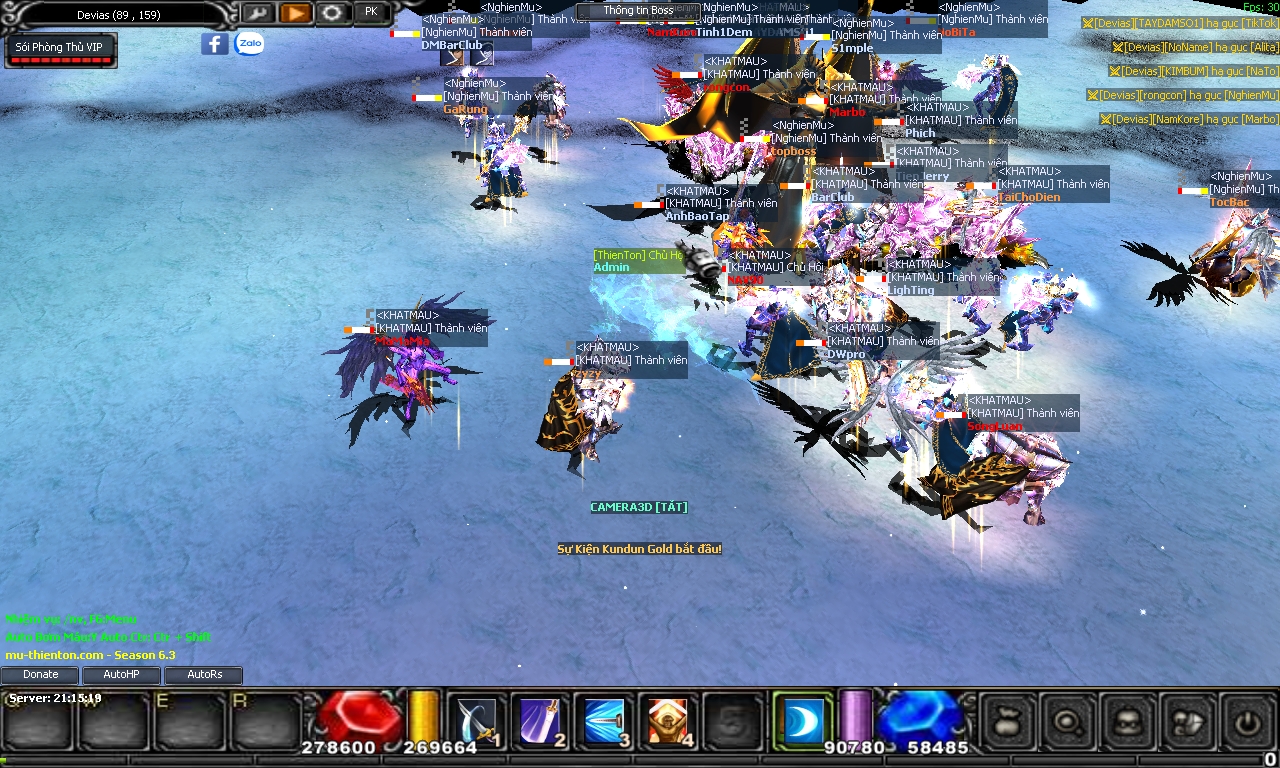
Task: Toggle the PK mode button
Action: tap(371, 12)
